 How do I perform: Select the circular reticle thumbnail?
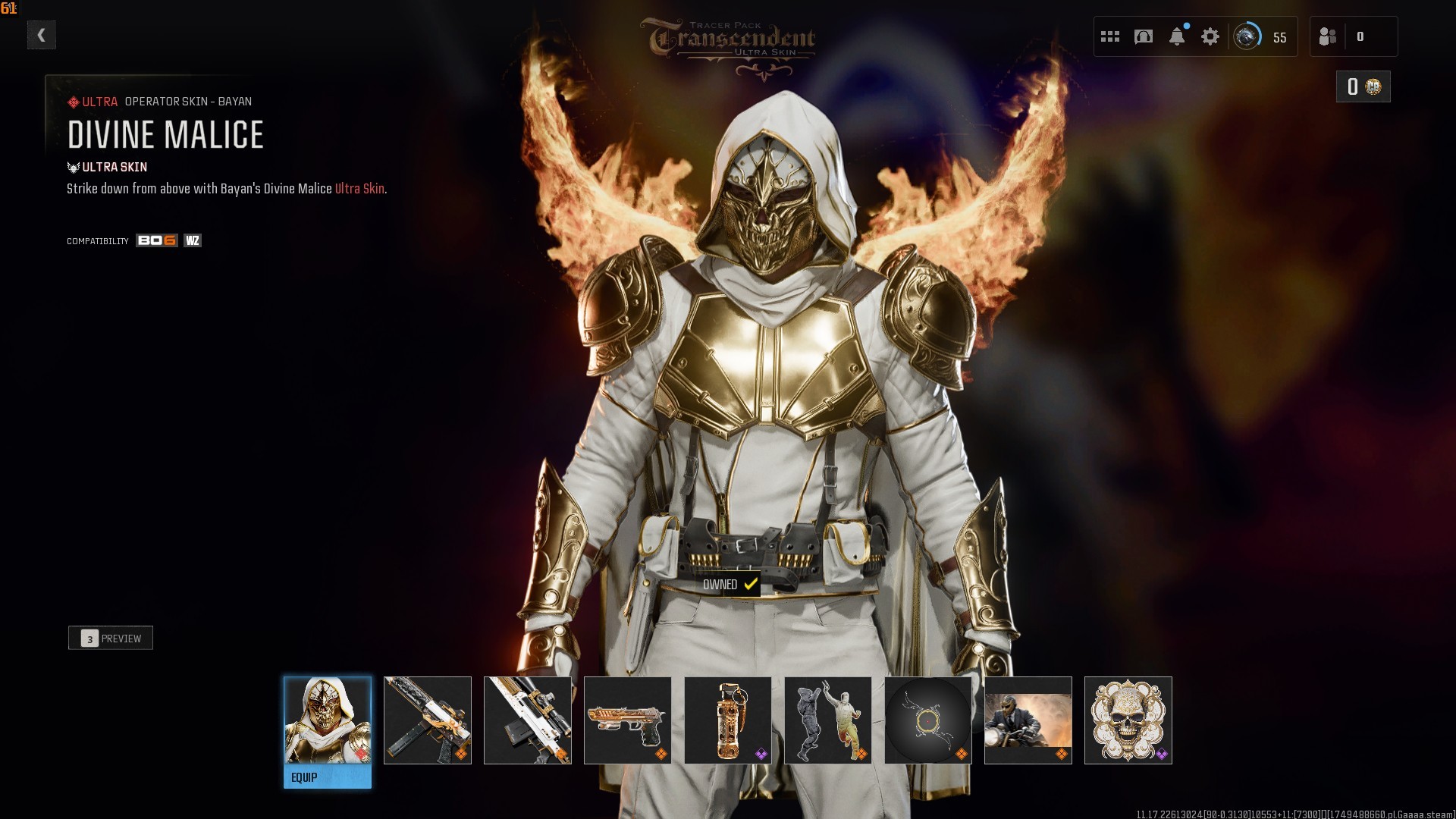point(928,720)
